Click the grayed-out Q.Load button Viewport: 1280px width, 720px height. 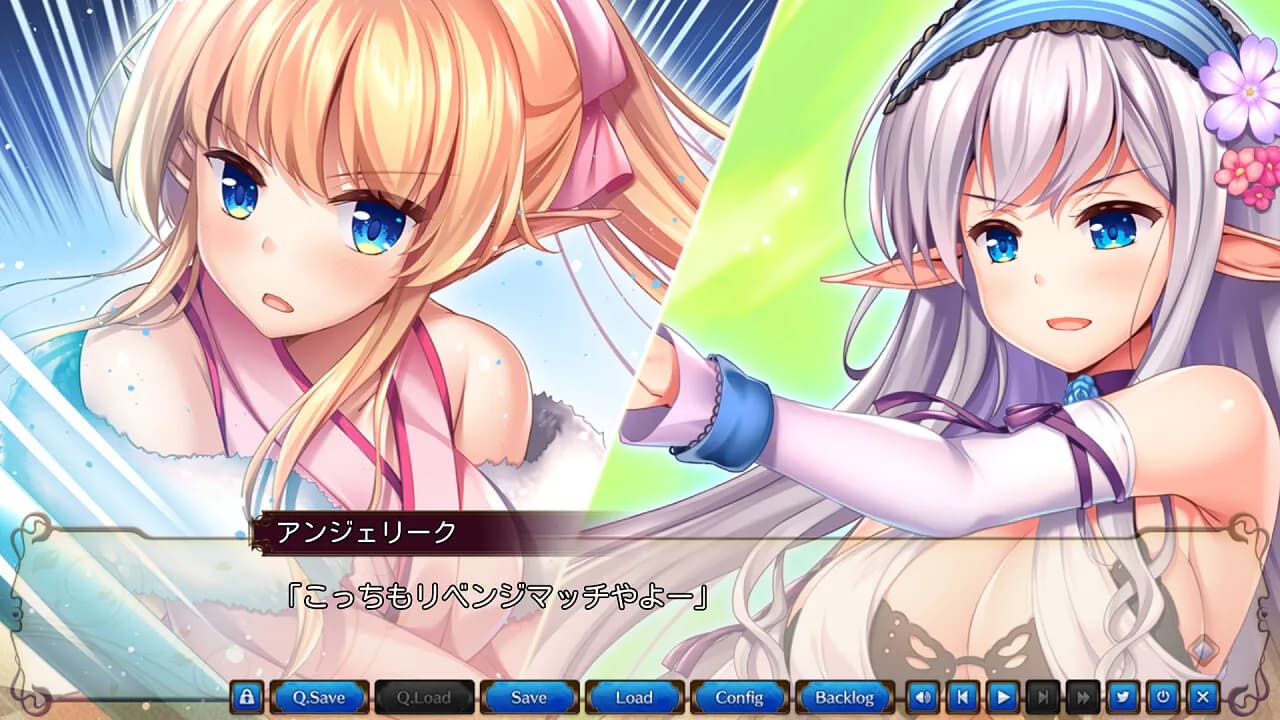tap(424, 697)
